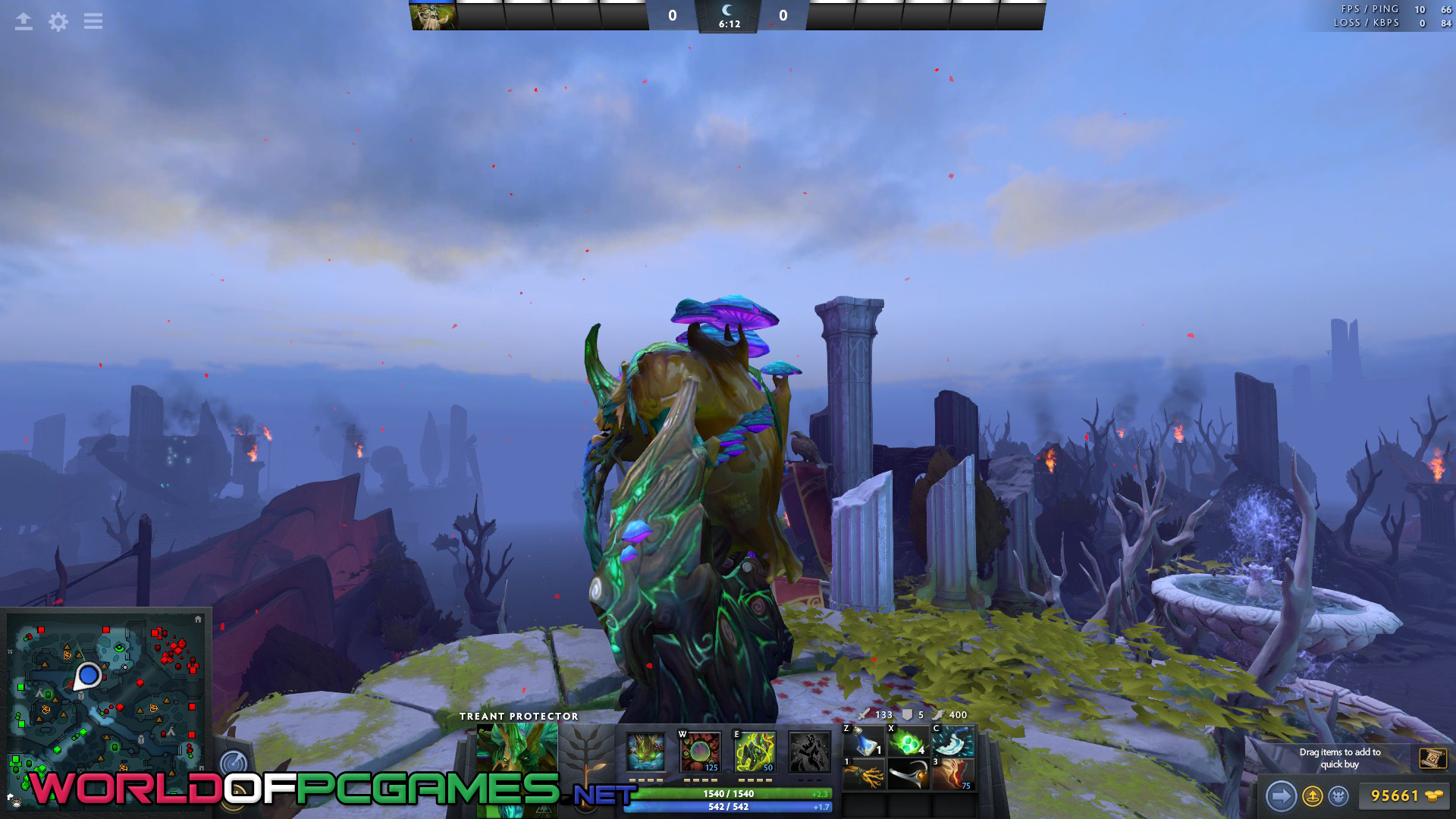Activate the blue curved blade item
The image size is (1456, 819).
click(x=952, y=740)
